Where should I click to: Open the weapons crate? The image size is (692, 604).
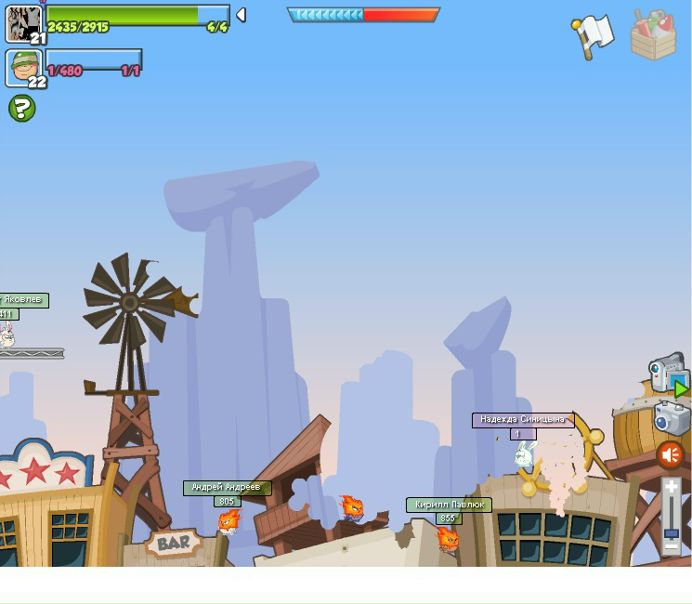pos(653,34)
